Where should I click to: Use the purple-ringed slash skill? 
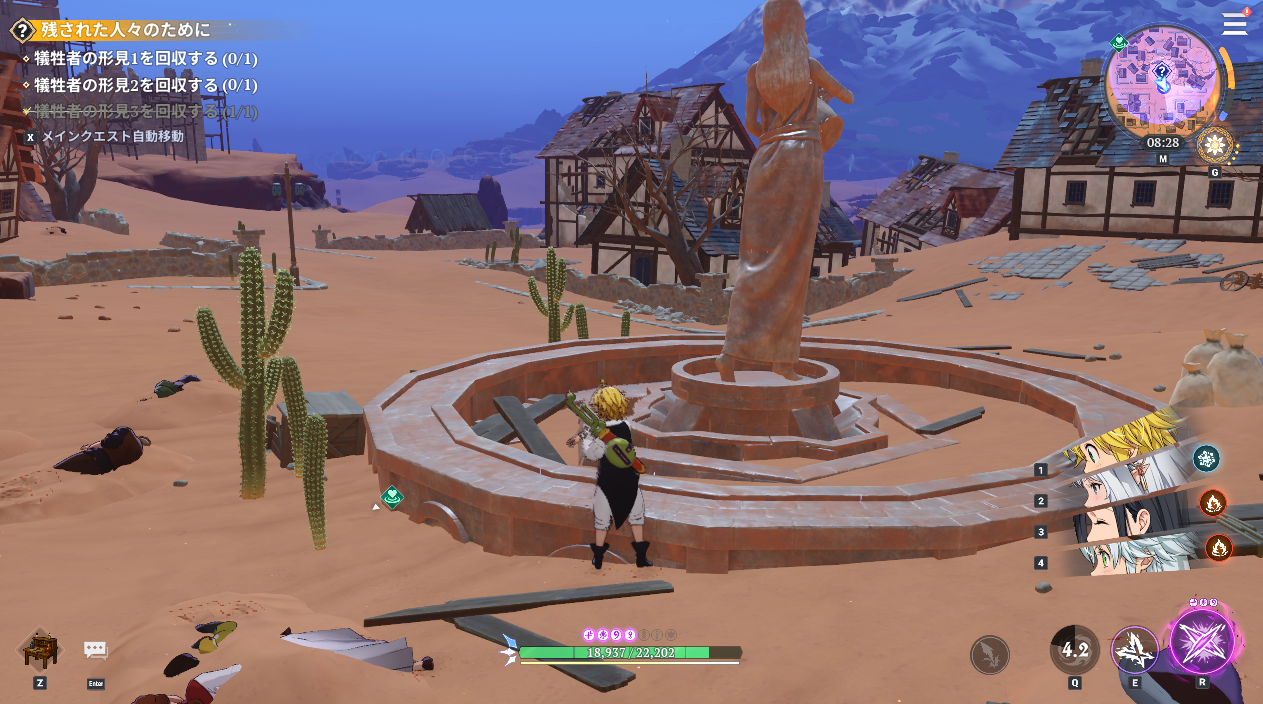[1135, 649]
